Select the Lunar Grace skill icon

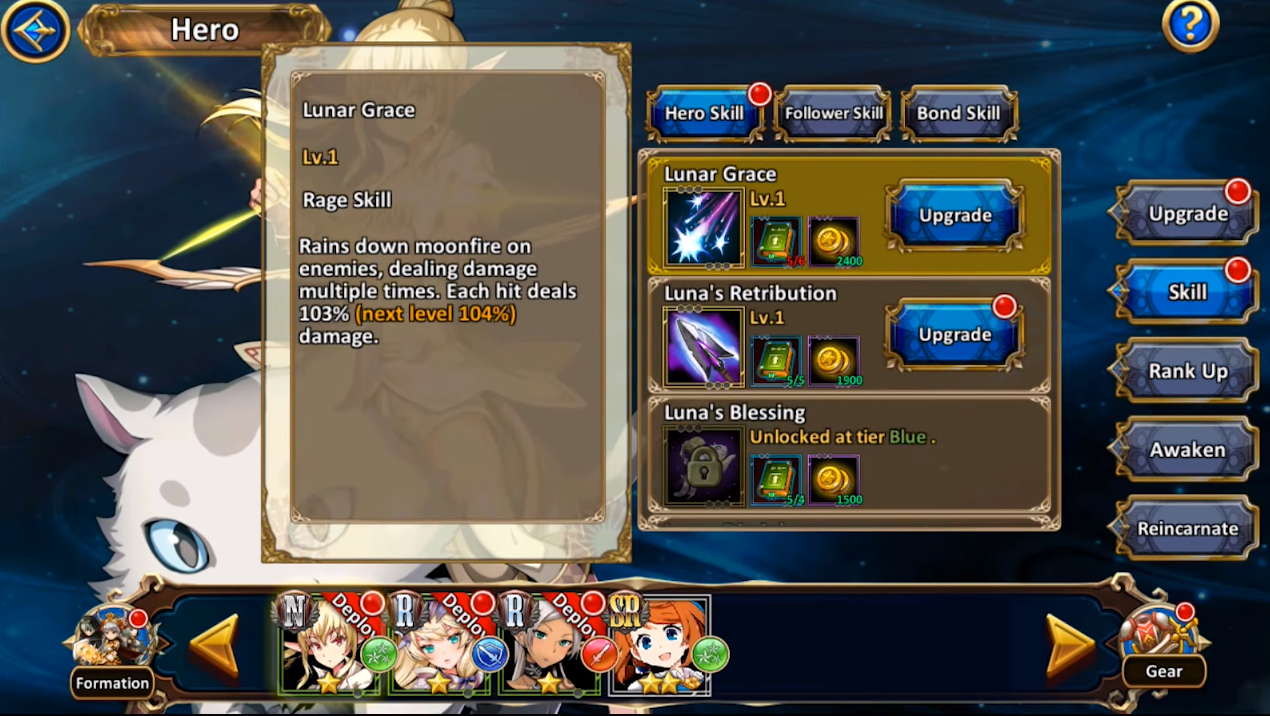[703, 229]
